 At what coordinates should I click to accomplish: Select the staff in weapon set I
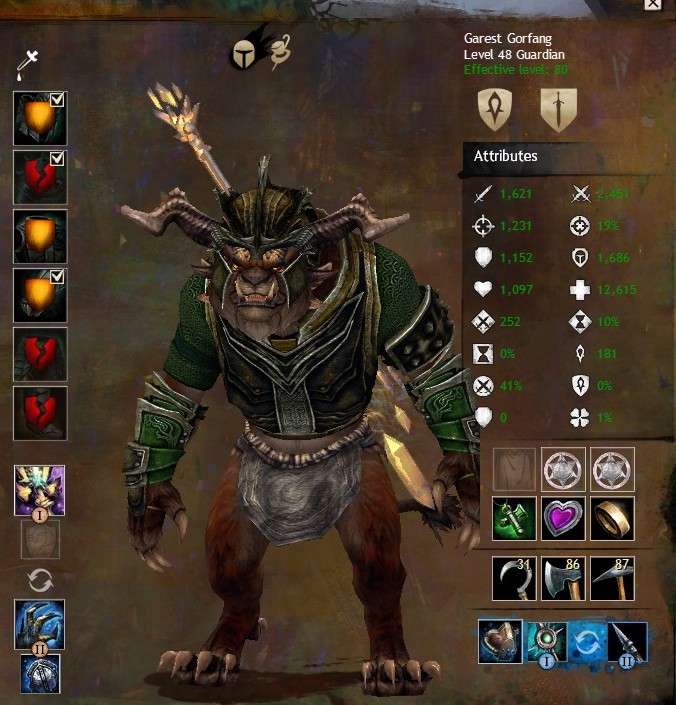pyautogui.click(x=40, y=490)
